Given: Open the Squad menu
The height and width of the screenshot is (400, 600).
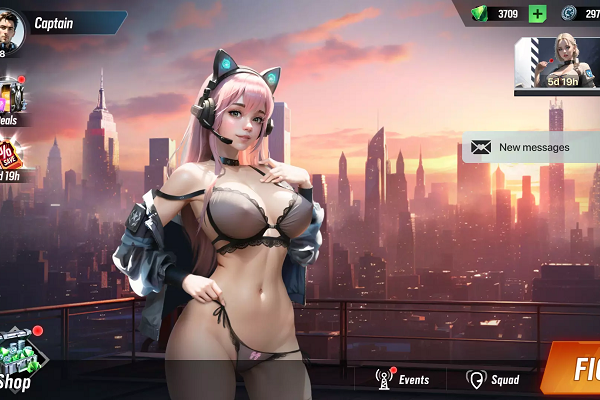Looking at the screenshot, I should (493, 379).
